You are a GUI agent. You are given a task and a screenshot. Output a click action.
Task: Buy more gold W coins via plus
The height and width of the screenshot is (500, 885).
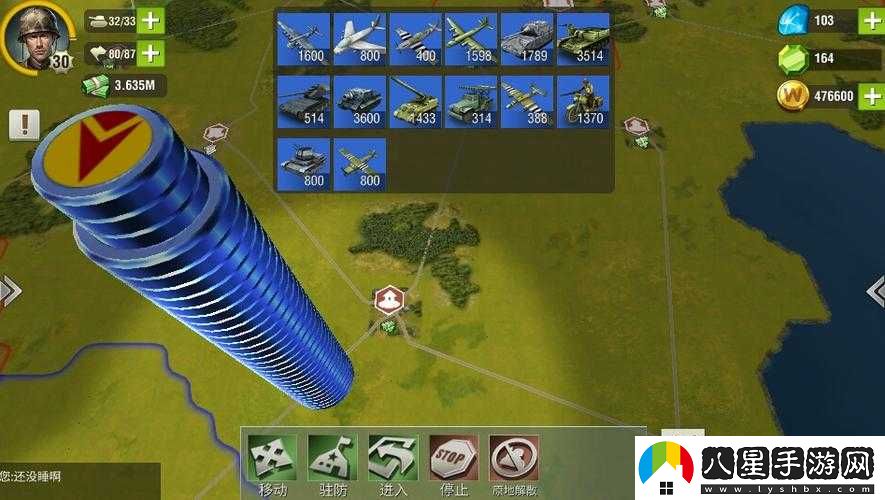[871, 96]
